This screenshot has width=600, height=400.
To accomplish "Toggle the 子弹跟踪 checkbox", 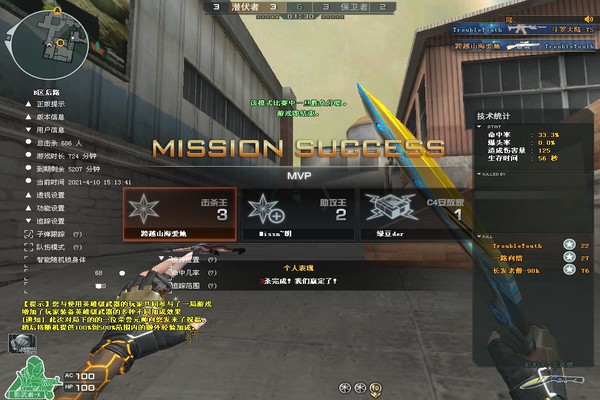I will [30, 233].
